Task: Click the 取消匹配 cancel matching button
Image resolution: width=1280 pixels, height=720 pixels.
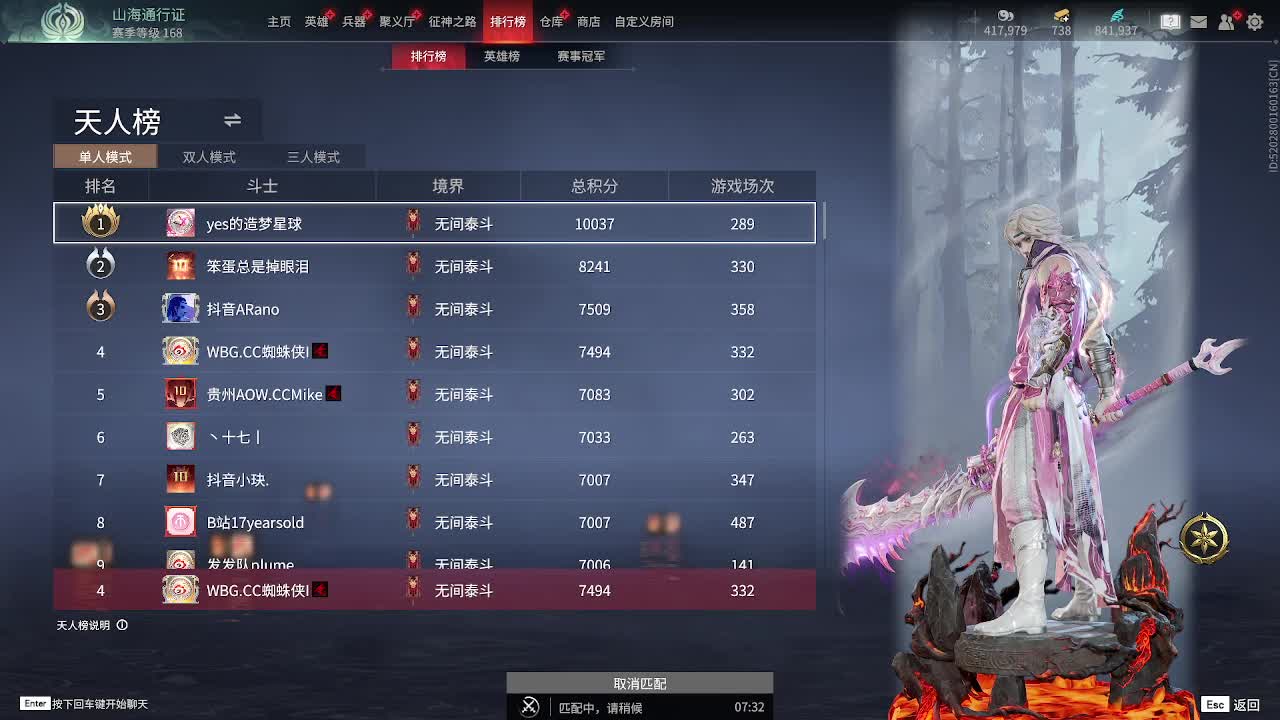Action: tap(639, 682)
